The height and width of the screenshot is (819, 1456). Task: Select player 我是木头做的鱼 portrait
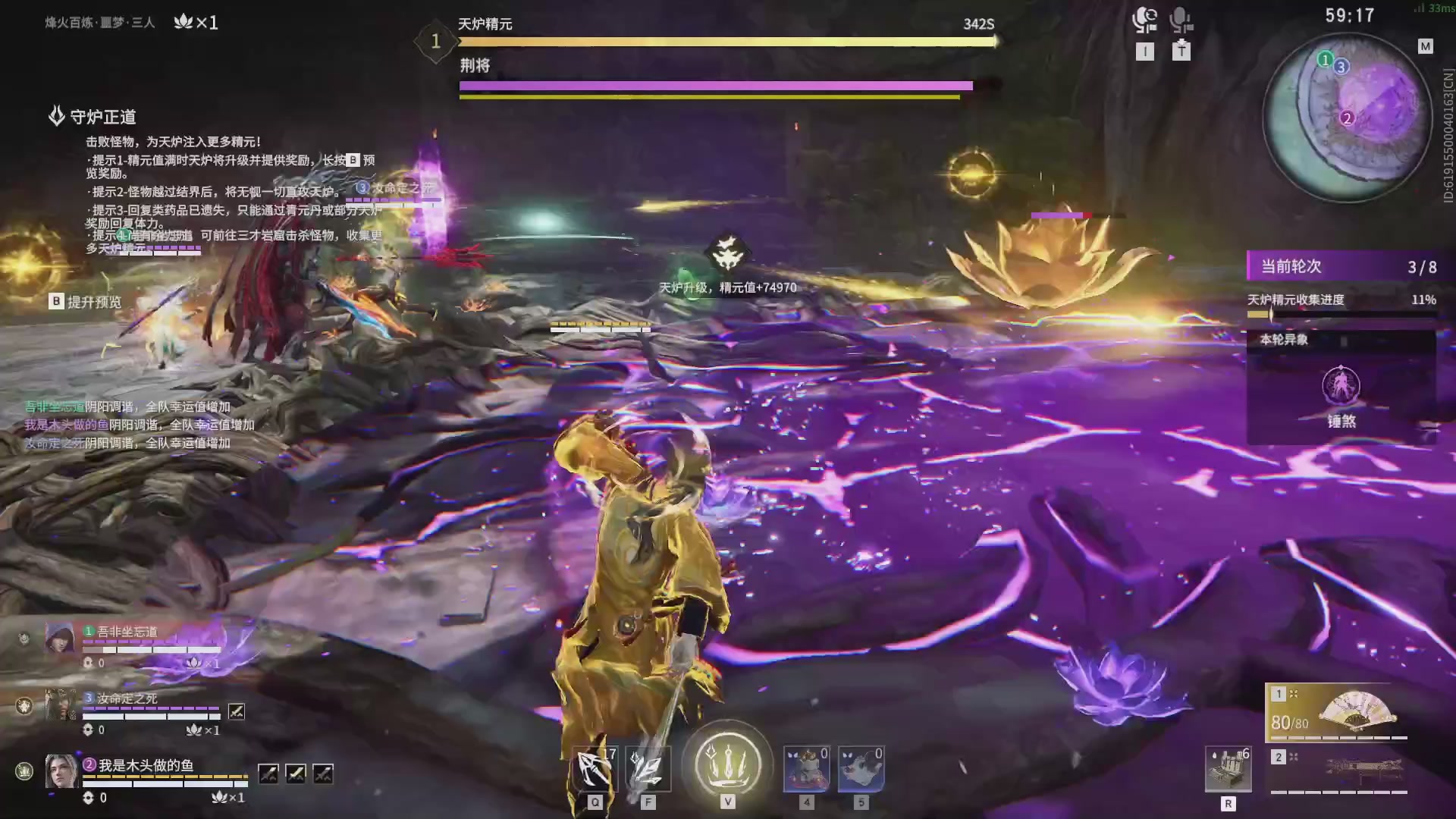click(x=61, y=772)
